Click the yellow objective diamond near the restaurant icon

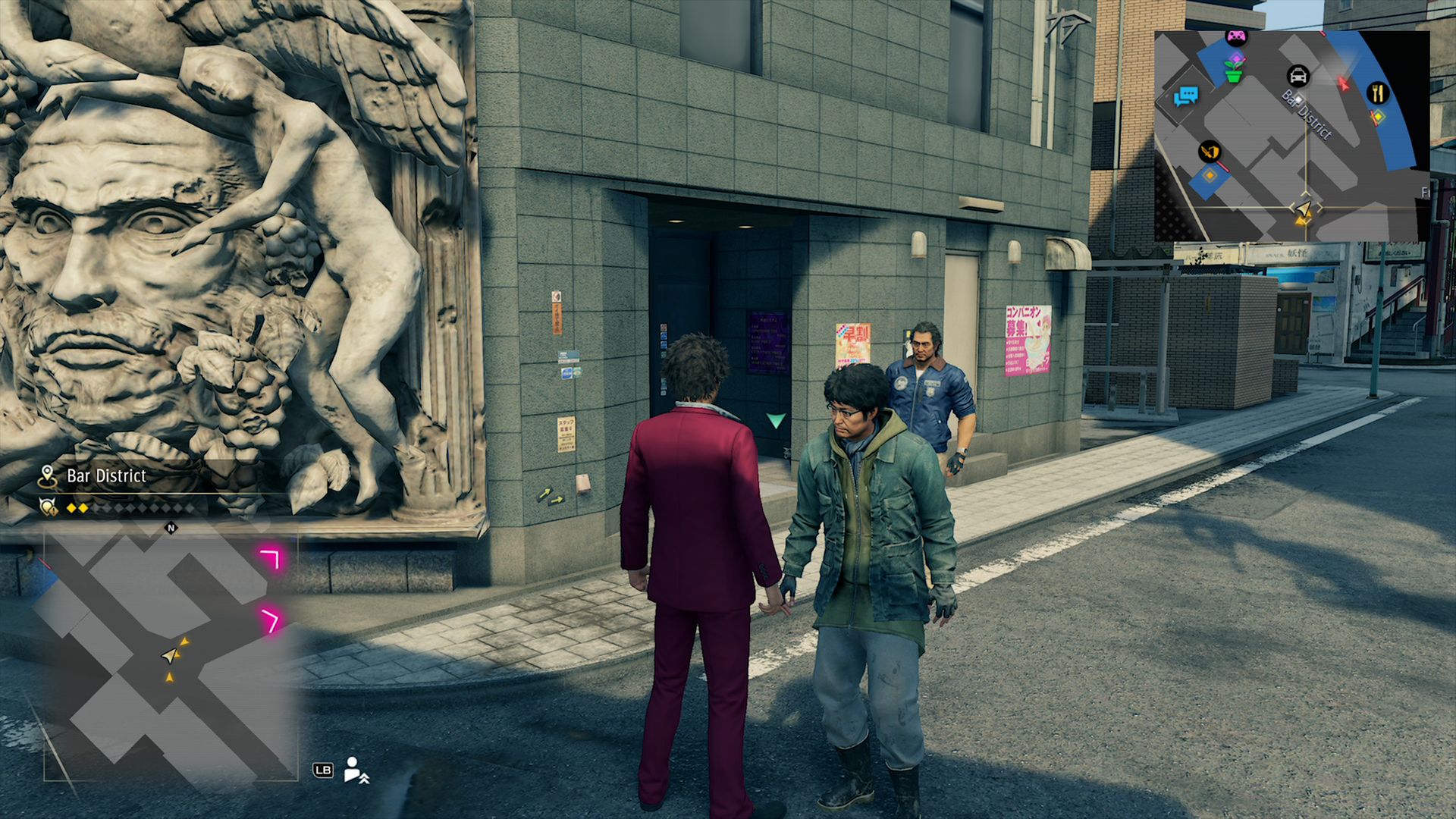pyautogui.click(x=1378, y=118)
